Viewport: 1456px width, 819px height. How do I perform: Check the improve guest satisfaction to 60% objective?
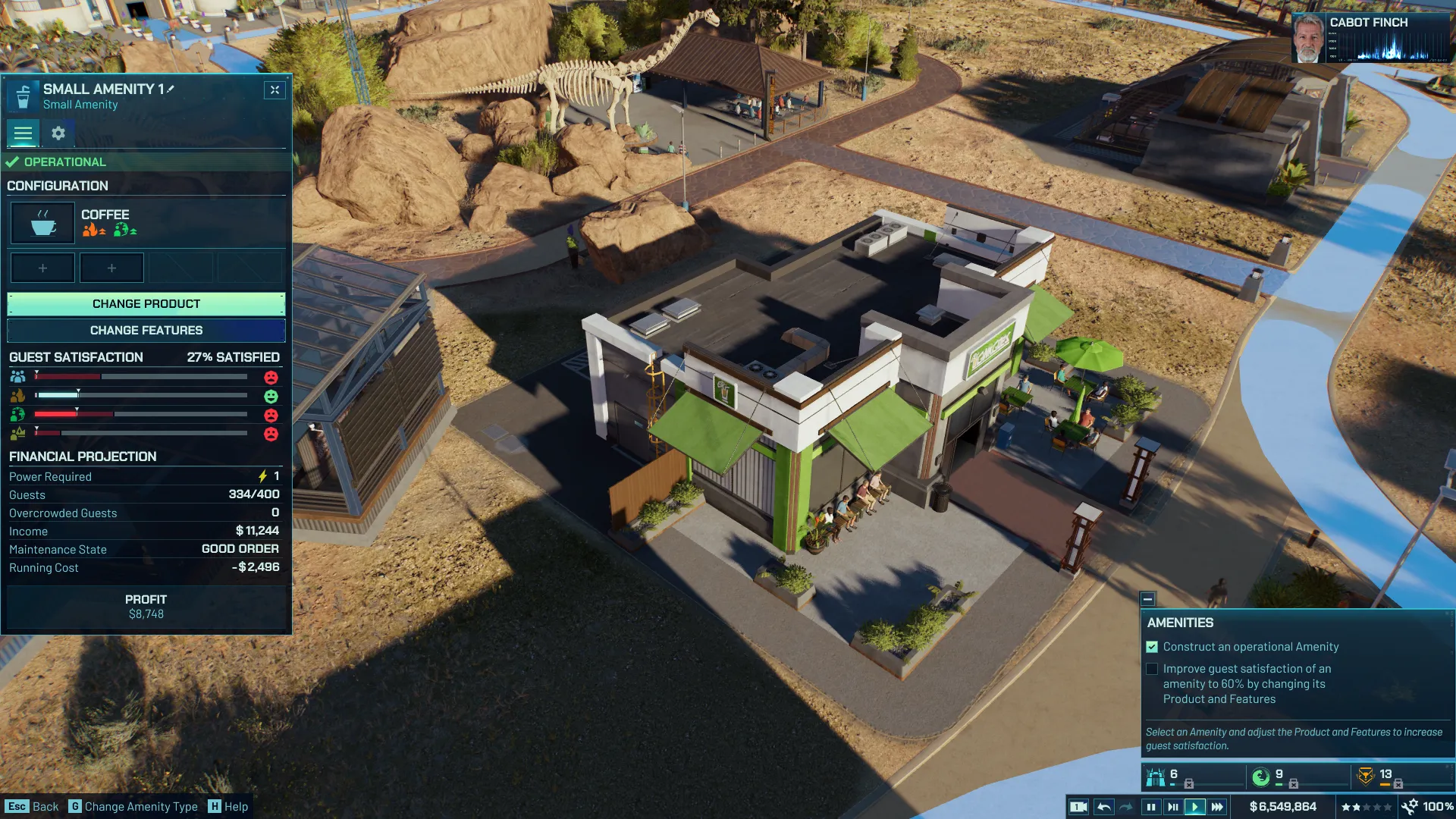pos(1152,669)
